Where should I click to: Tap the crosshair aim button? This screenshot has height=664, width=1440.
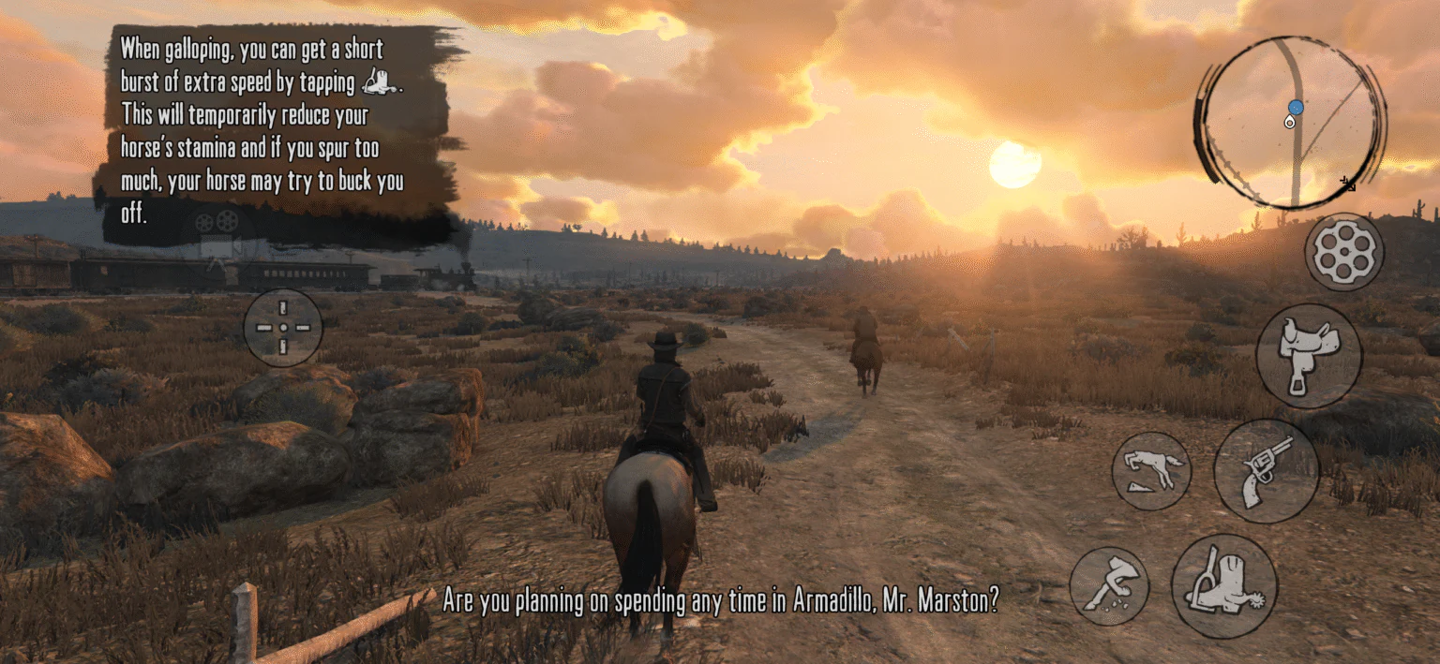[x=283, y=327]
